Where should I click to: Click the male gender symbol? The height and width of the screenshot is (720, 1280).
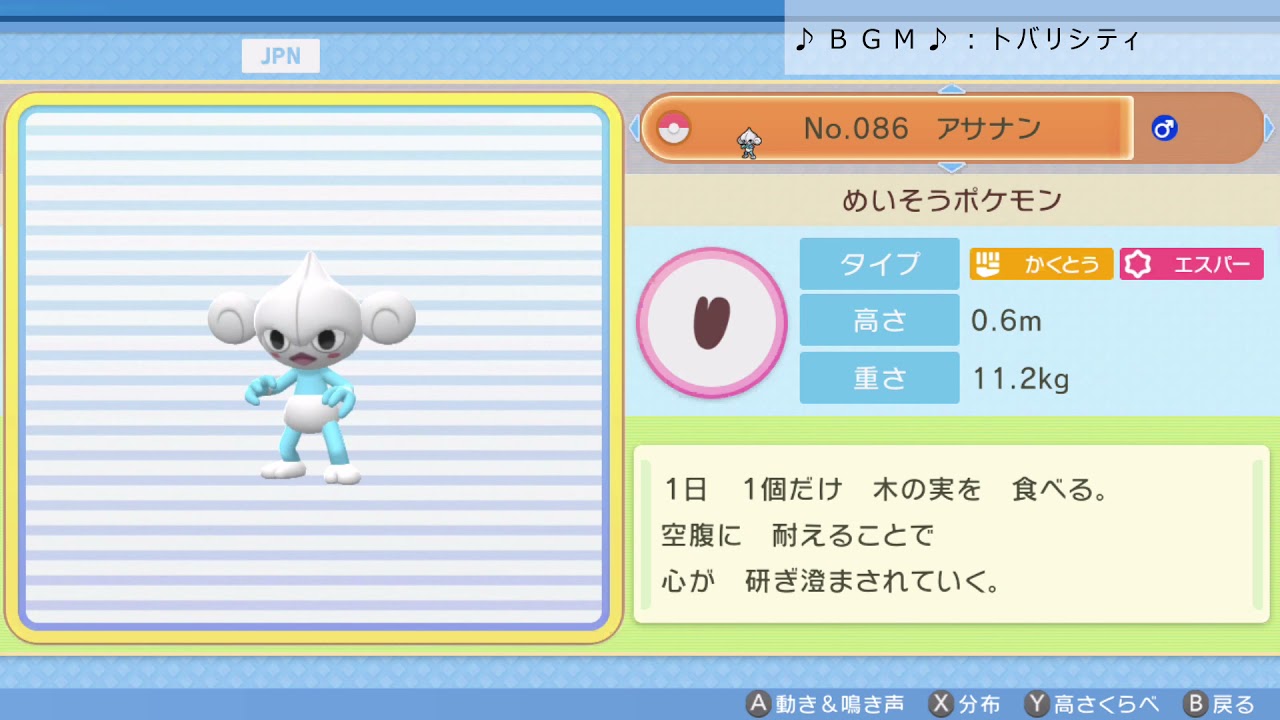point(1163,128)
